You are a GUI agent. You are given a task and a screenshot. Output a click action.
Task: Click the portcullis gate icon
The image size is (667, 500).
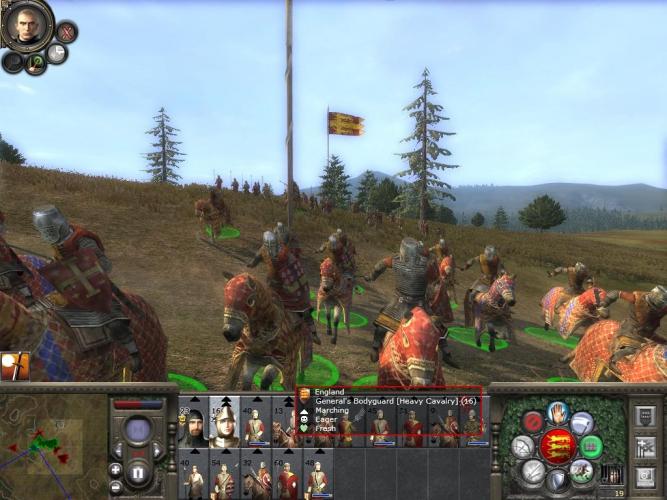613,474
